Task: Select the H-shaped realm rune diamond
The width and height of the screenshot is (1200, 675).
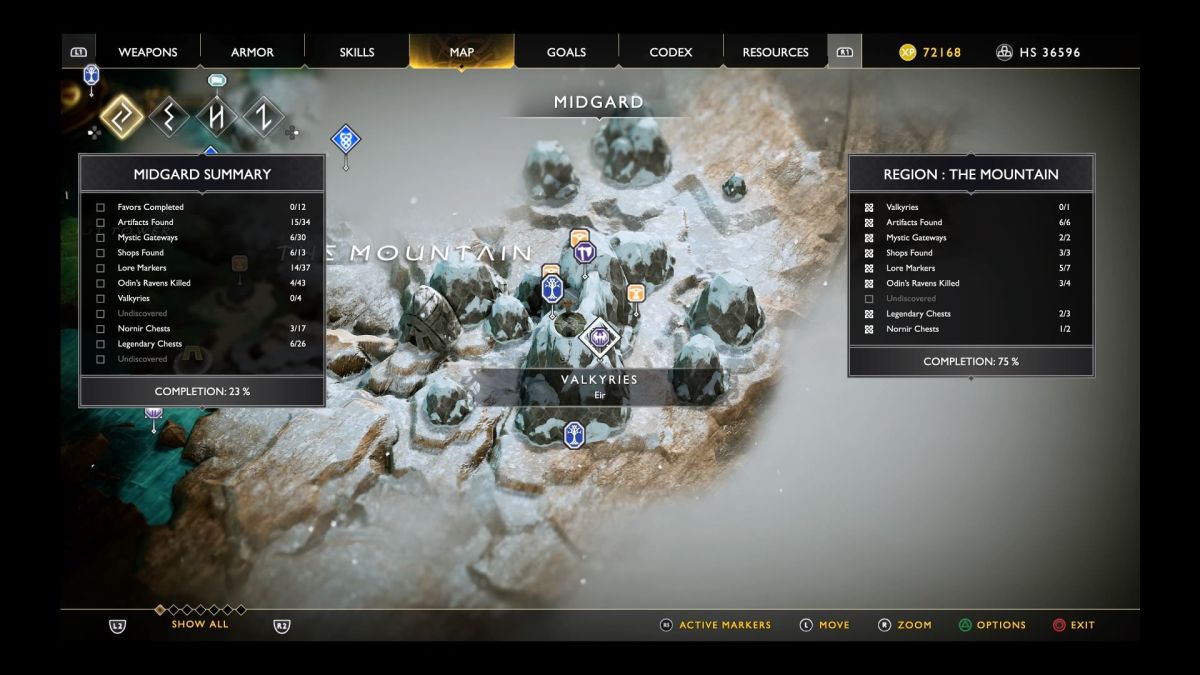Action: tap(217, 118)
